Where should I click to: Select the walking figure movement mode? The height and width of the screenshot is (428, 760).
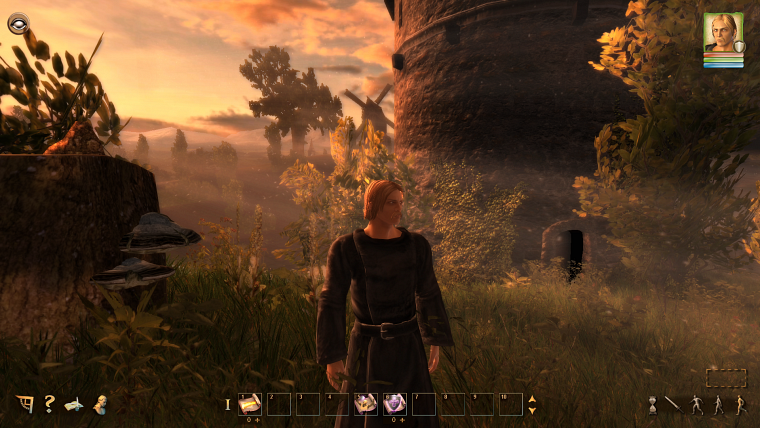pos(717,405)
